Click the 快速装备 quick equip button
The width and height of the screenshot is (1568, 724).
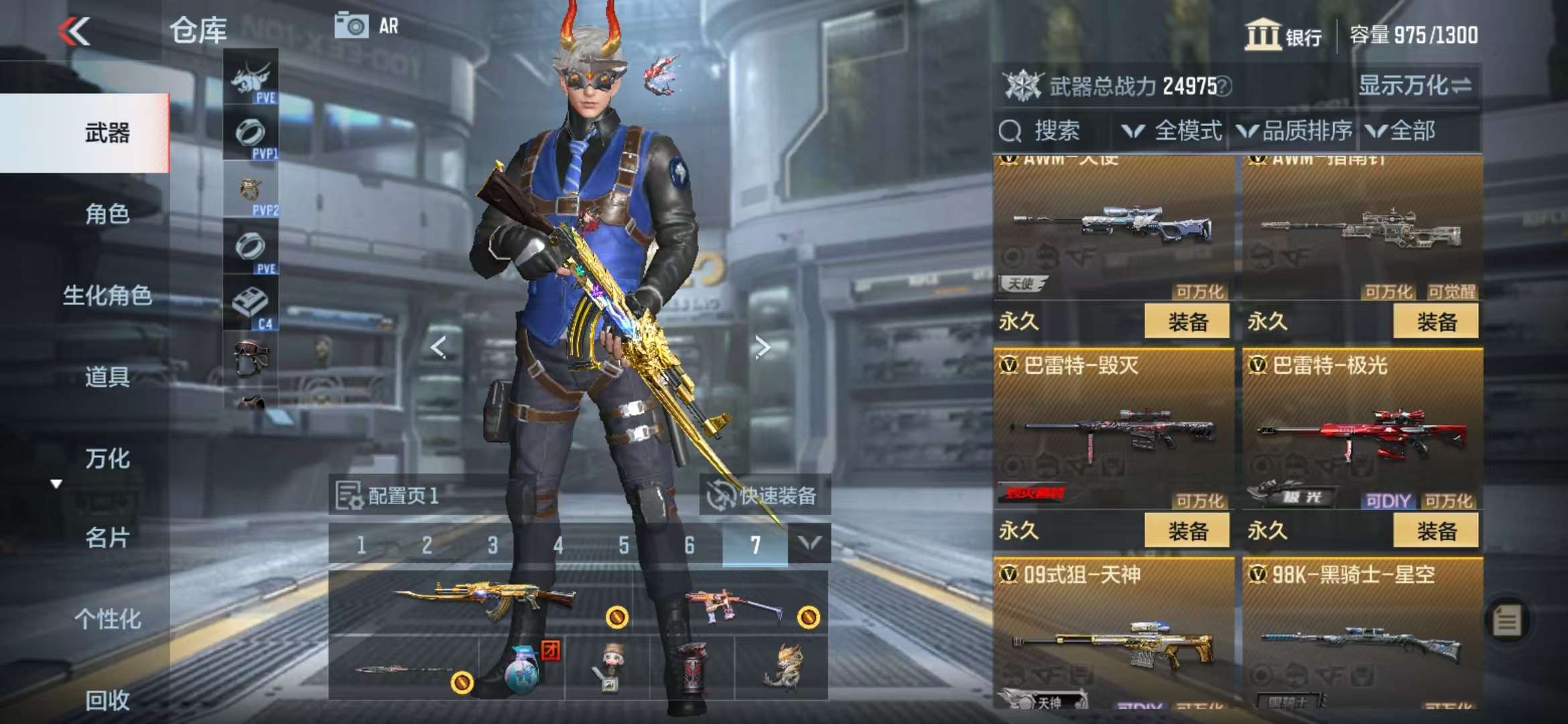tap(765, 496)
